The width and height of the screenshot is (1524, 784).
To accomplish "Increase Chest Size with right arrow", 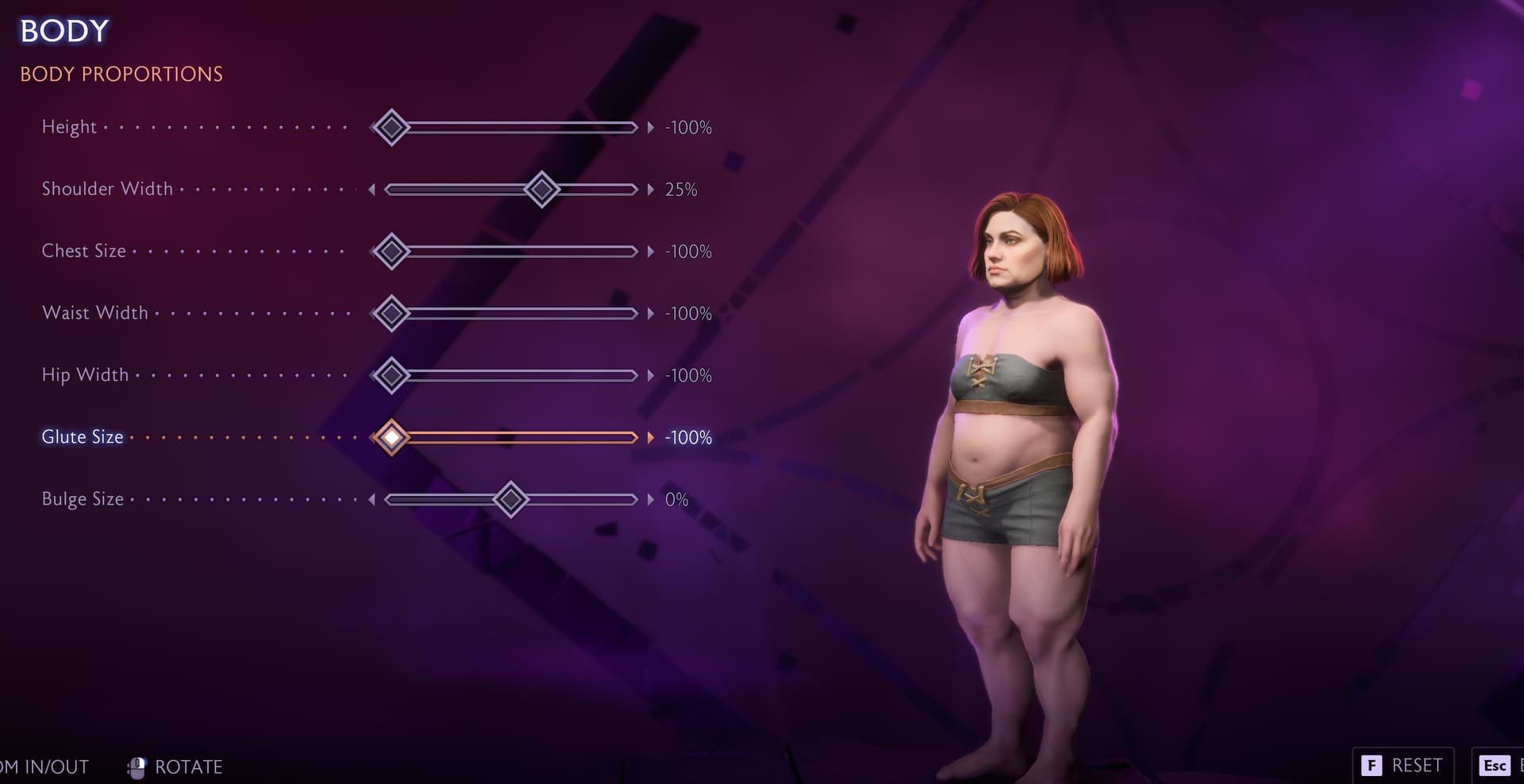I will (651, 252).
